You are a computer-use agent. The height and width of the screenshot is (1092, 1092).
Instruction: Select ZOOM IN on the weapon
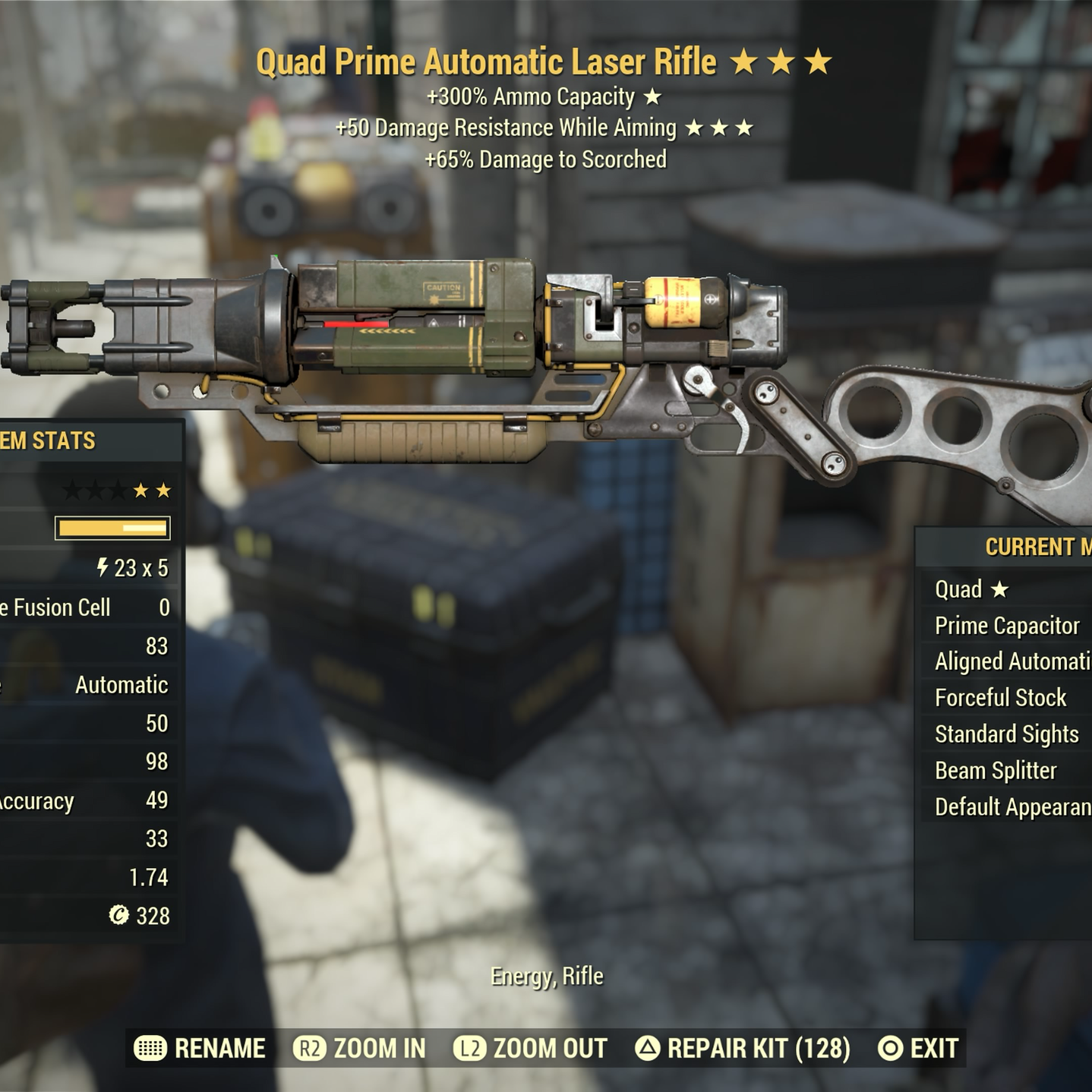[360, 1049]
